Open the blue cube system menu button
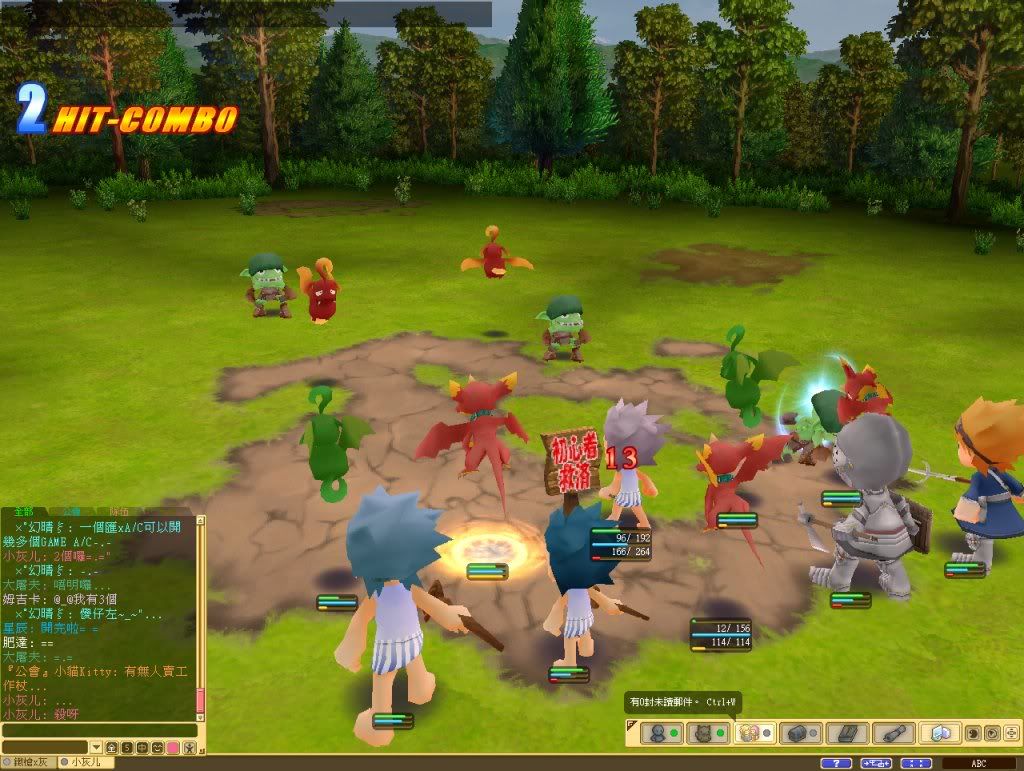 tap(941, 733)
